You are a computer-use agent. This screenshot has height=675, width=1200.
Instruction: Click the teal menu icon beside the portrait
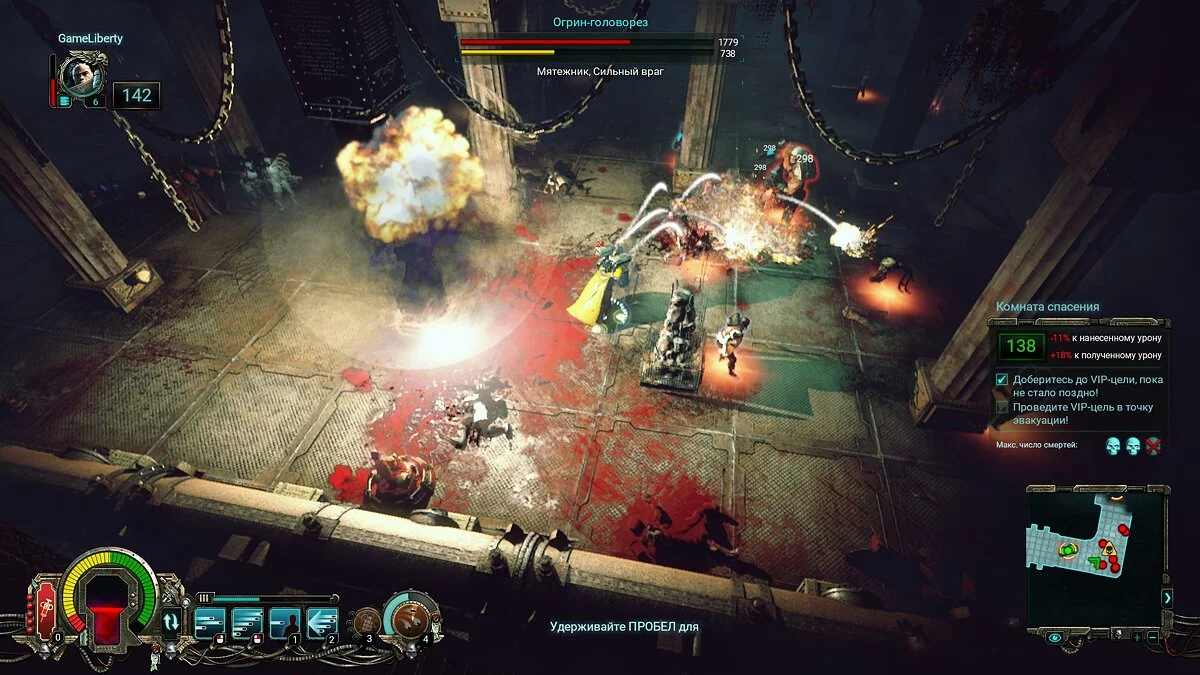(x=65, y=101)
